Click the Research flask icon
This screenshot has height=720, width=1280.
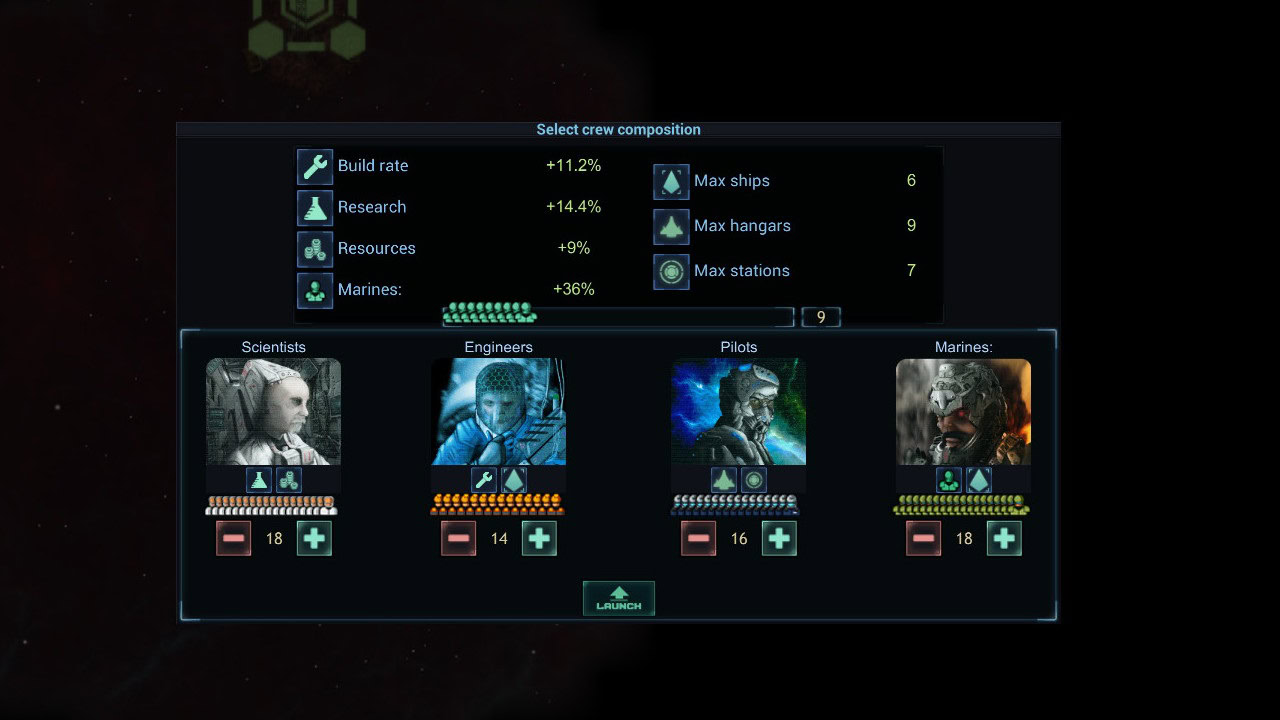(315, 208)
